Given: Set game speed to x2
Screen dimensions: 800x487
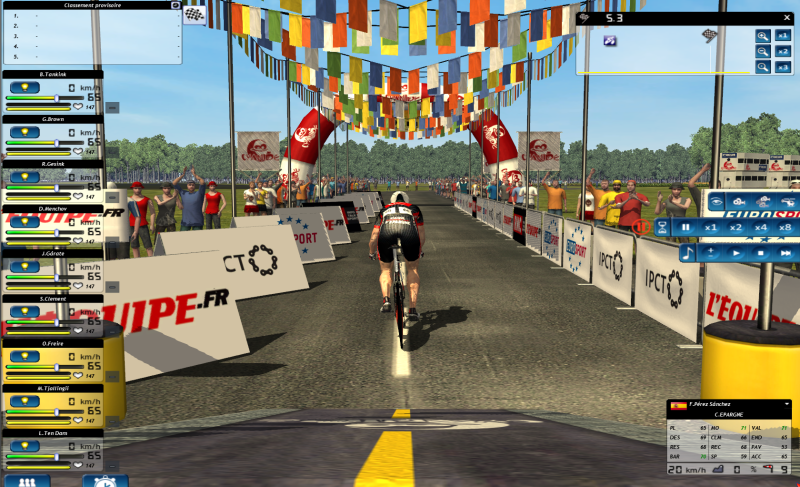Looking at the screenshot, I should pyautogui.click(x=737, y=228).
